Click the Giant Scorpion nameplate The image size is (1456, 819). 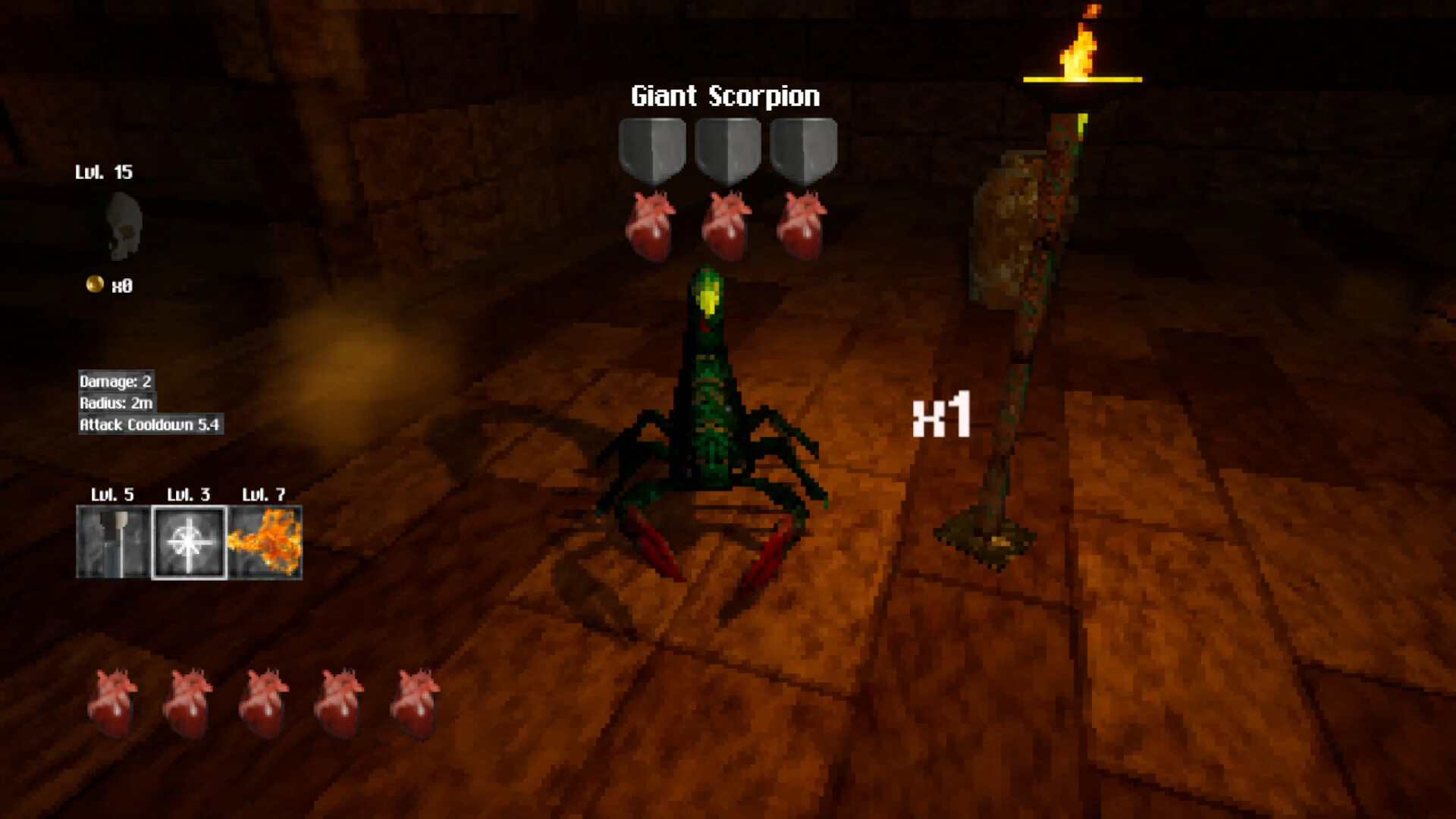coord(724,96)
